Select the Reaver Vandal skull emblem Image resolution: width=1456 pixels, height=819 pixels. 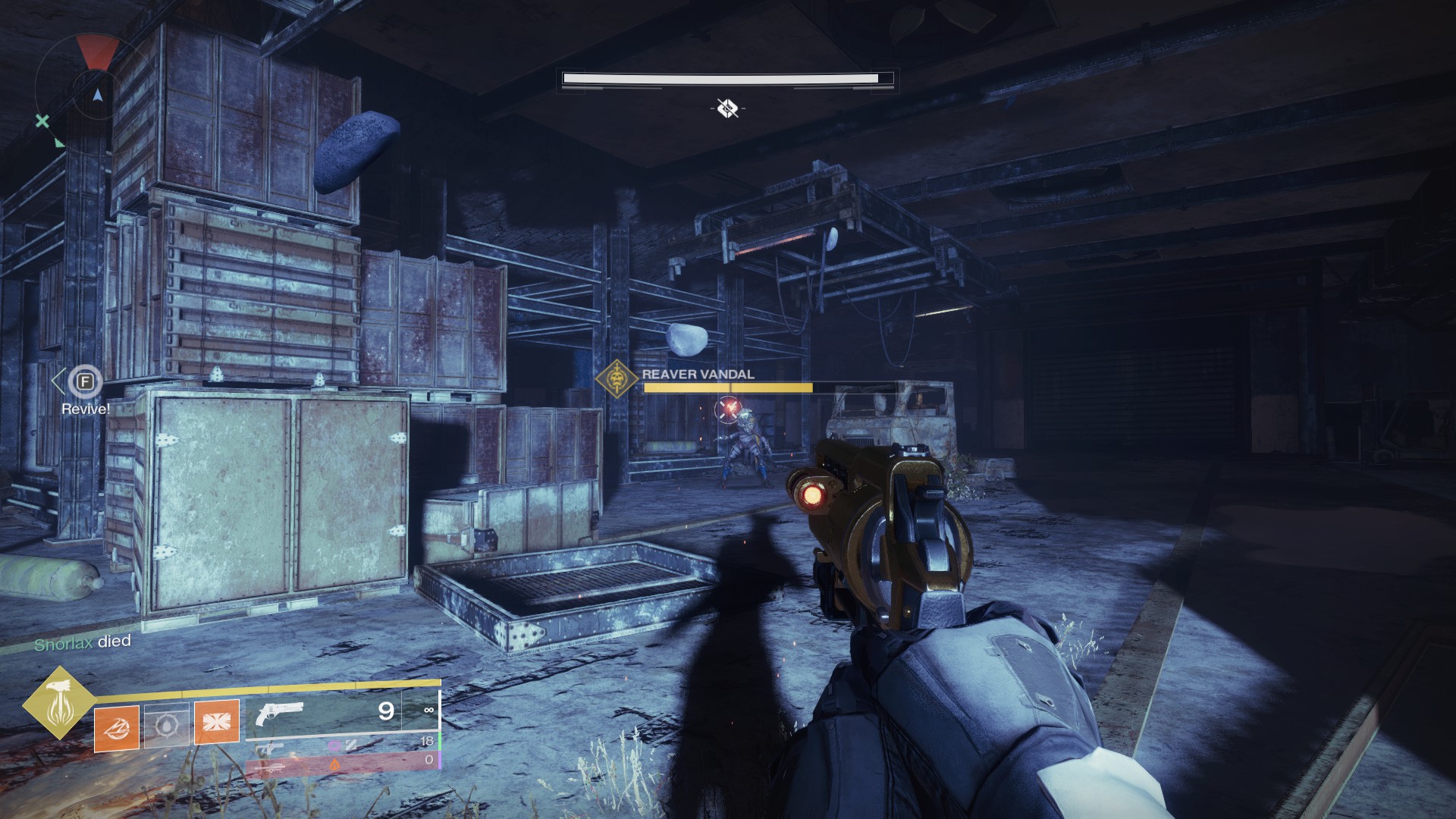tap(617, 378)
